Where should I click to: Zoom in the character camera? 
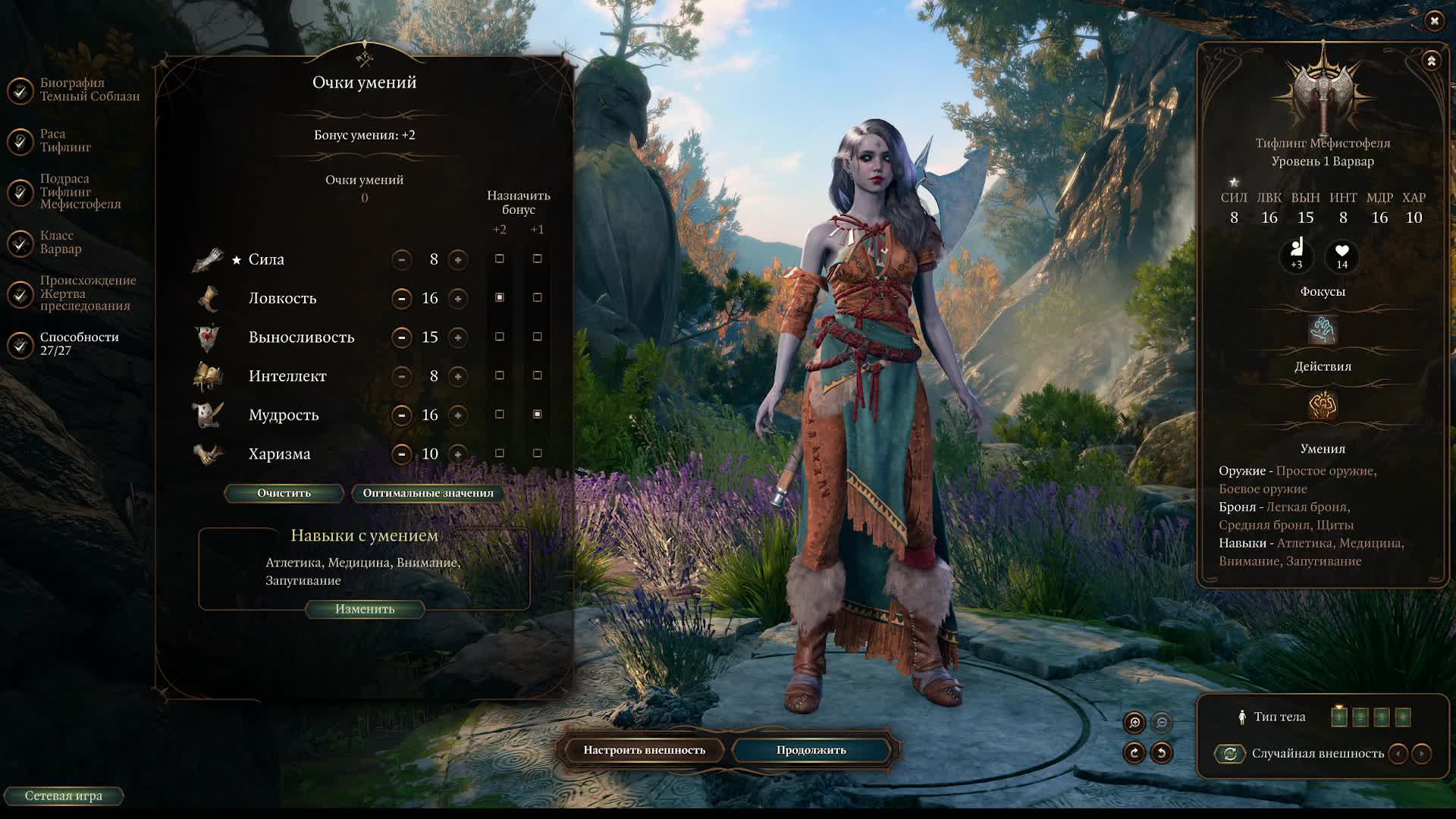[1134, 723]
